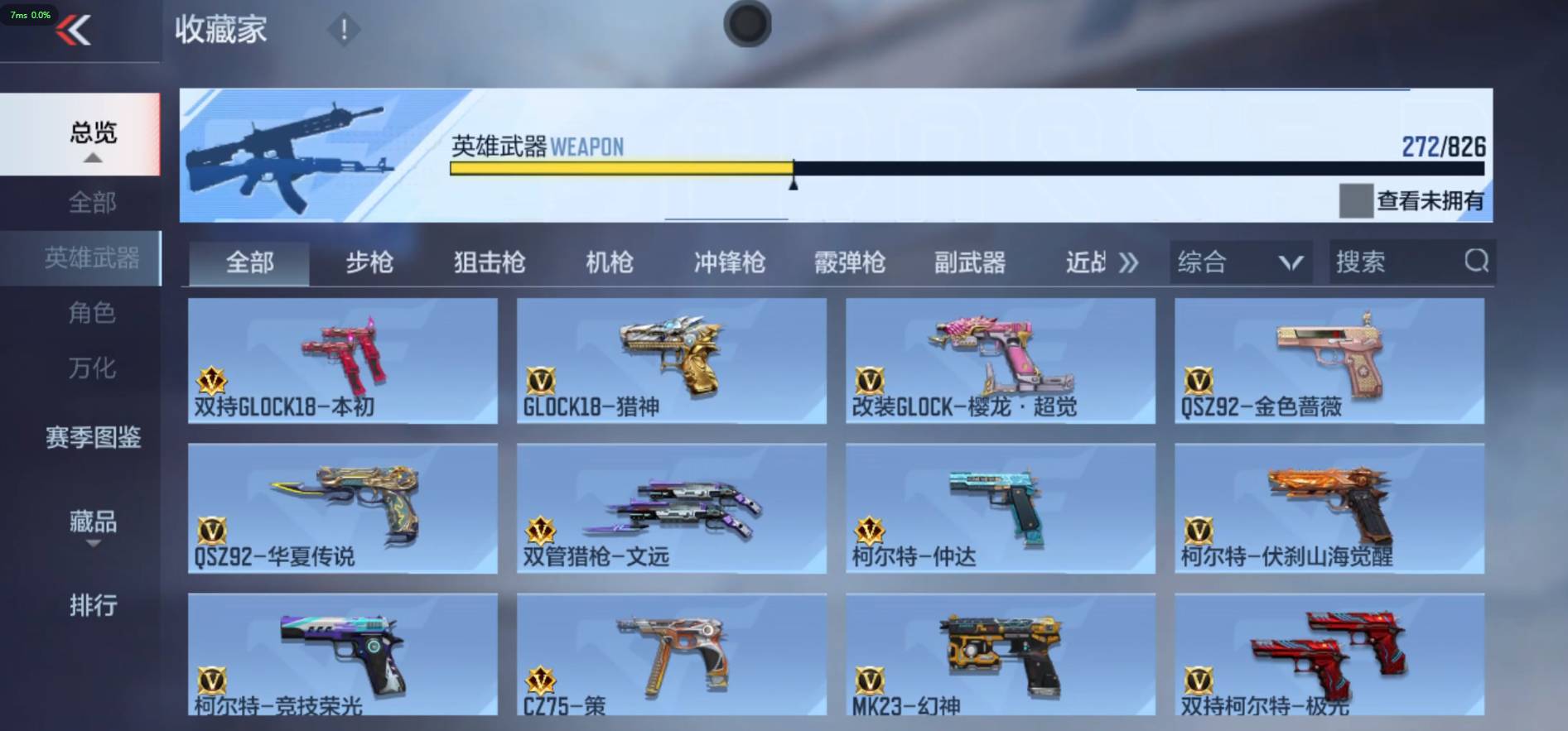The image size is (1568, 731).
Task: Open the 综合 sort dropdown
Action: click(1238, 262)
